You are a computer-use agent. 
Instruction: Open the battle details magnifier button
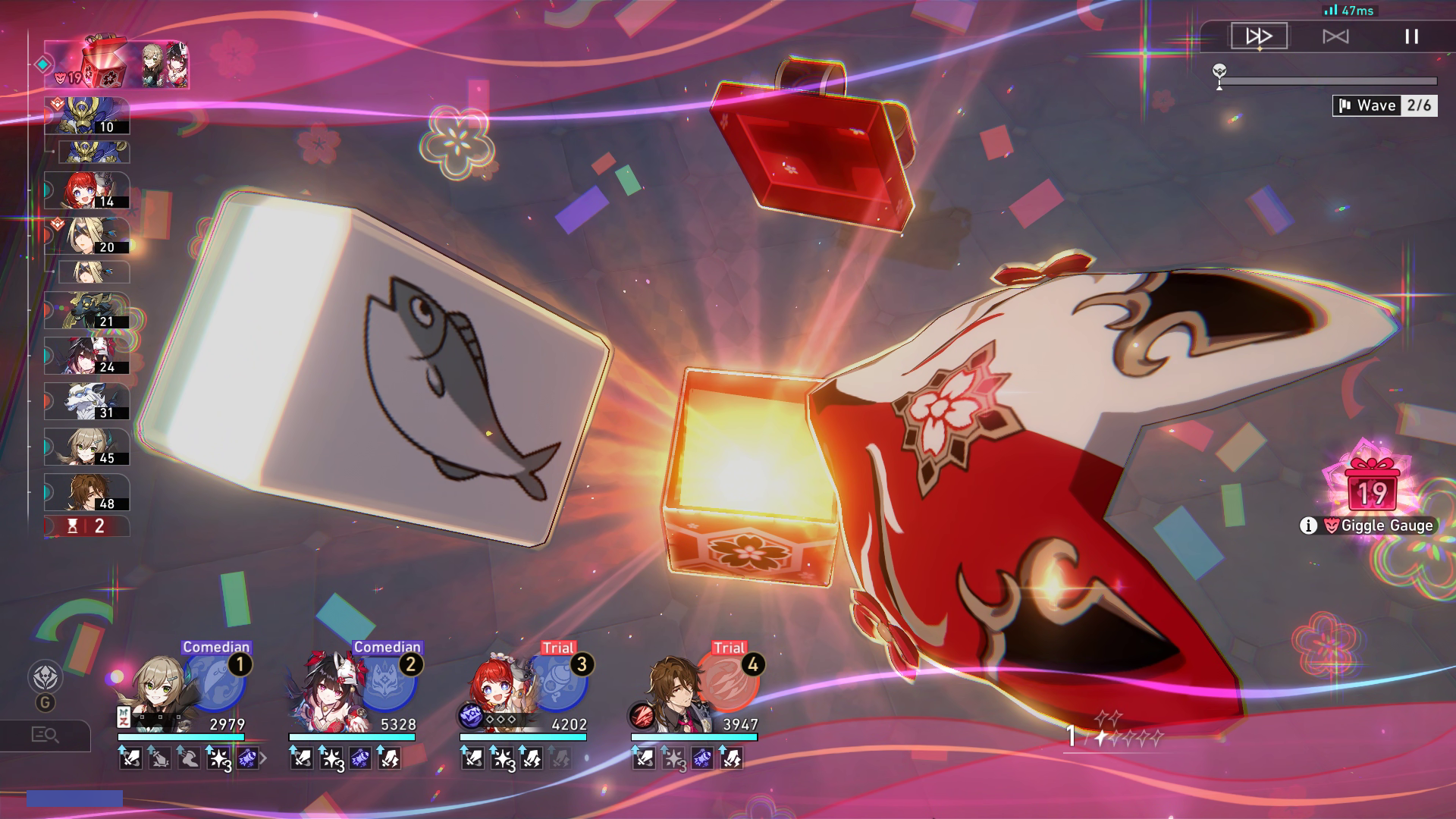coord(45,734)
